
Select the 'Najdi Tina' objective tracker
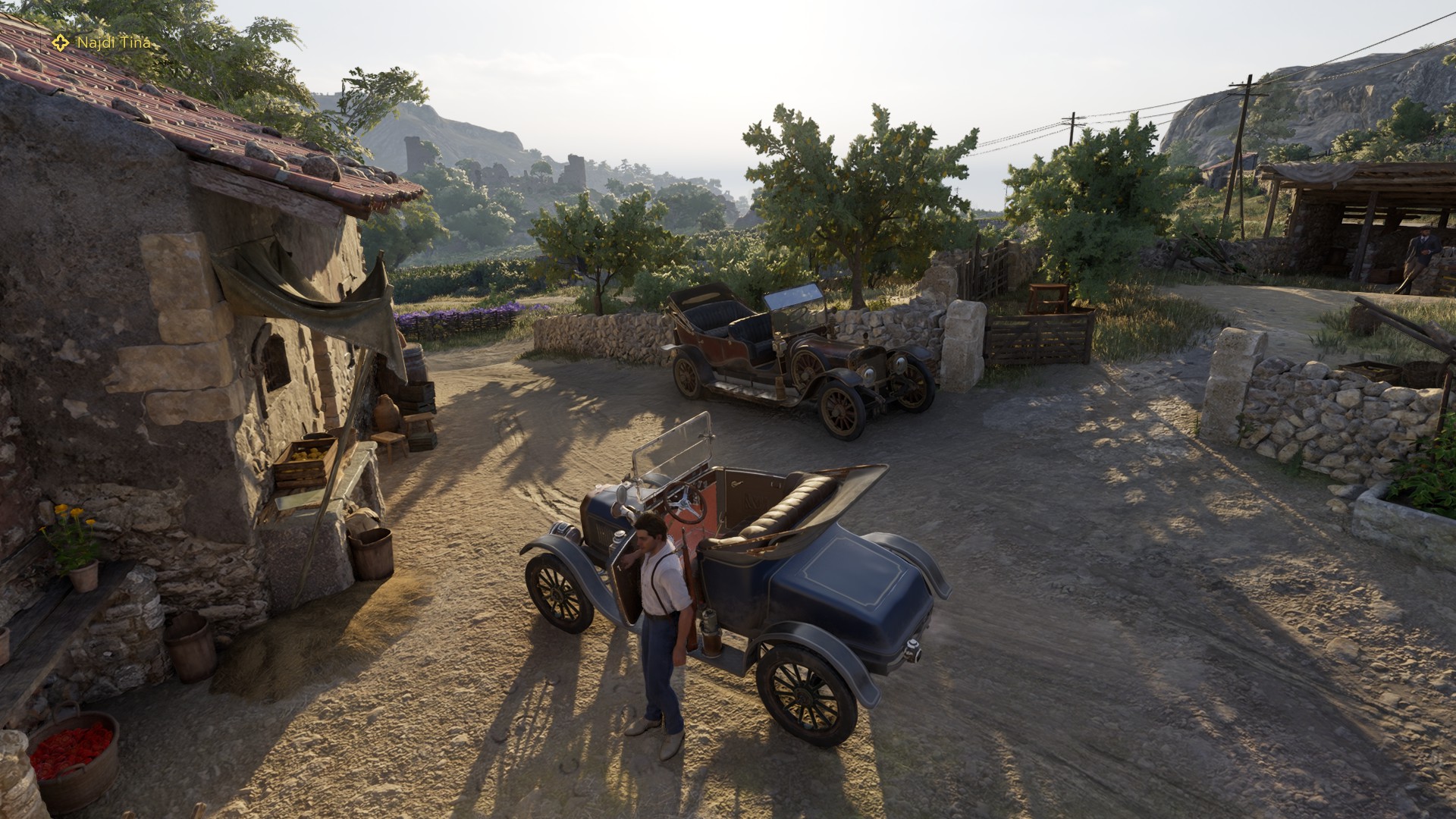(x=104, y=42)
